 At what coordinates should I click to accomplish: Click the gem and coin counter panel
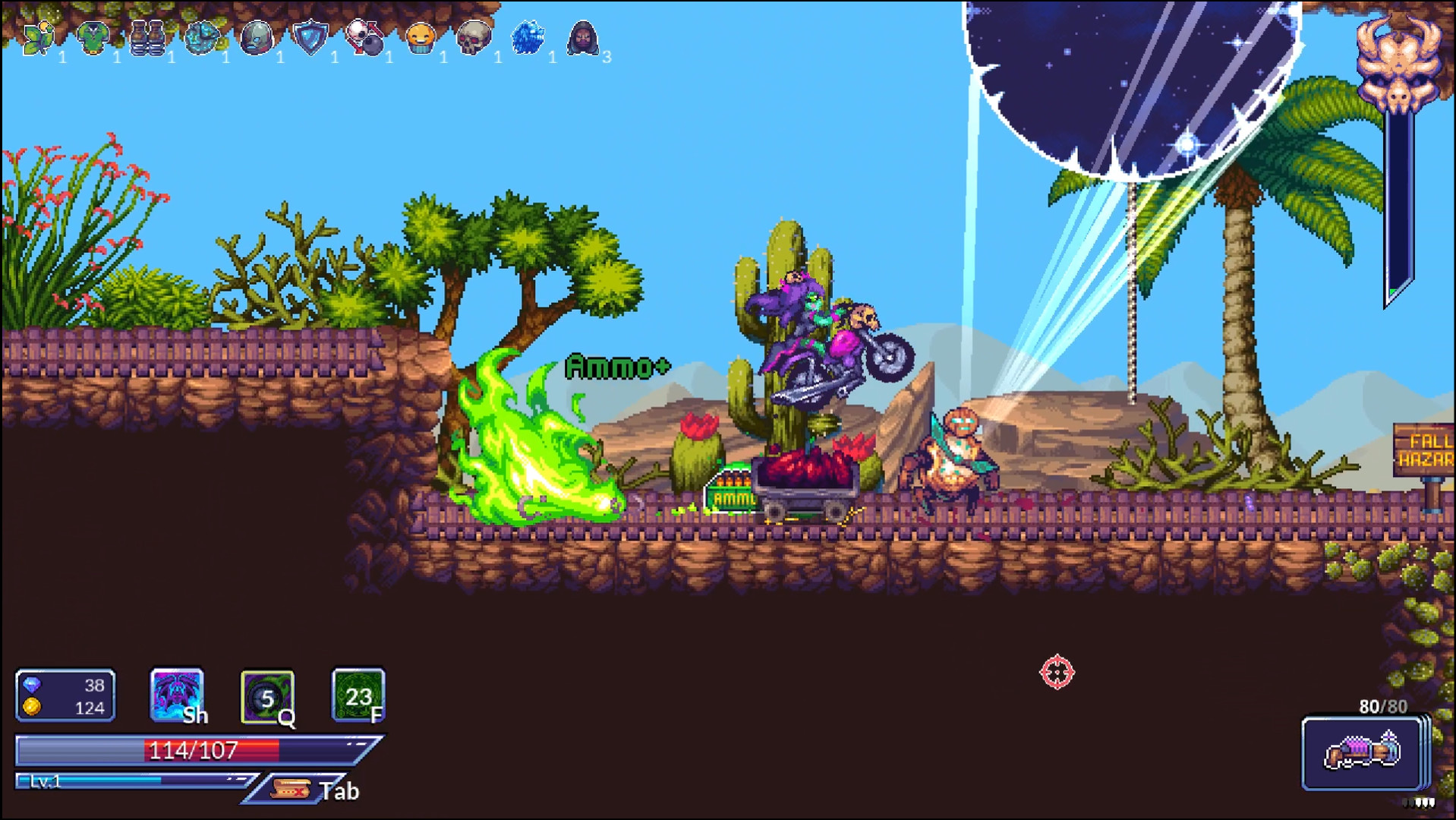pos(65,695)
